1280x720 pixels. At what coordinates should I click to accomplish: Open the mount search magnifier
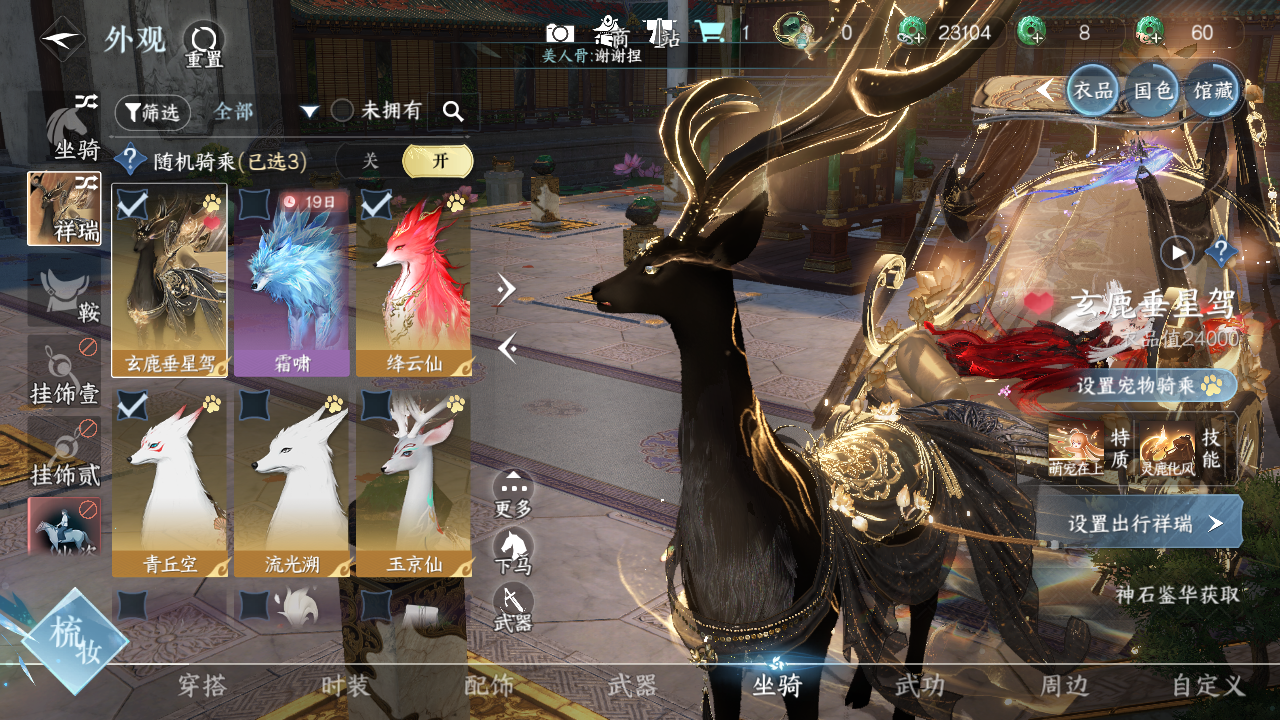coord(453,112)
